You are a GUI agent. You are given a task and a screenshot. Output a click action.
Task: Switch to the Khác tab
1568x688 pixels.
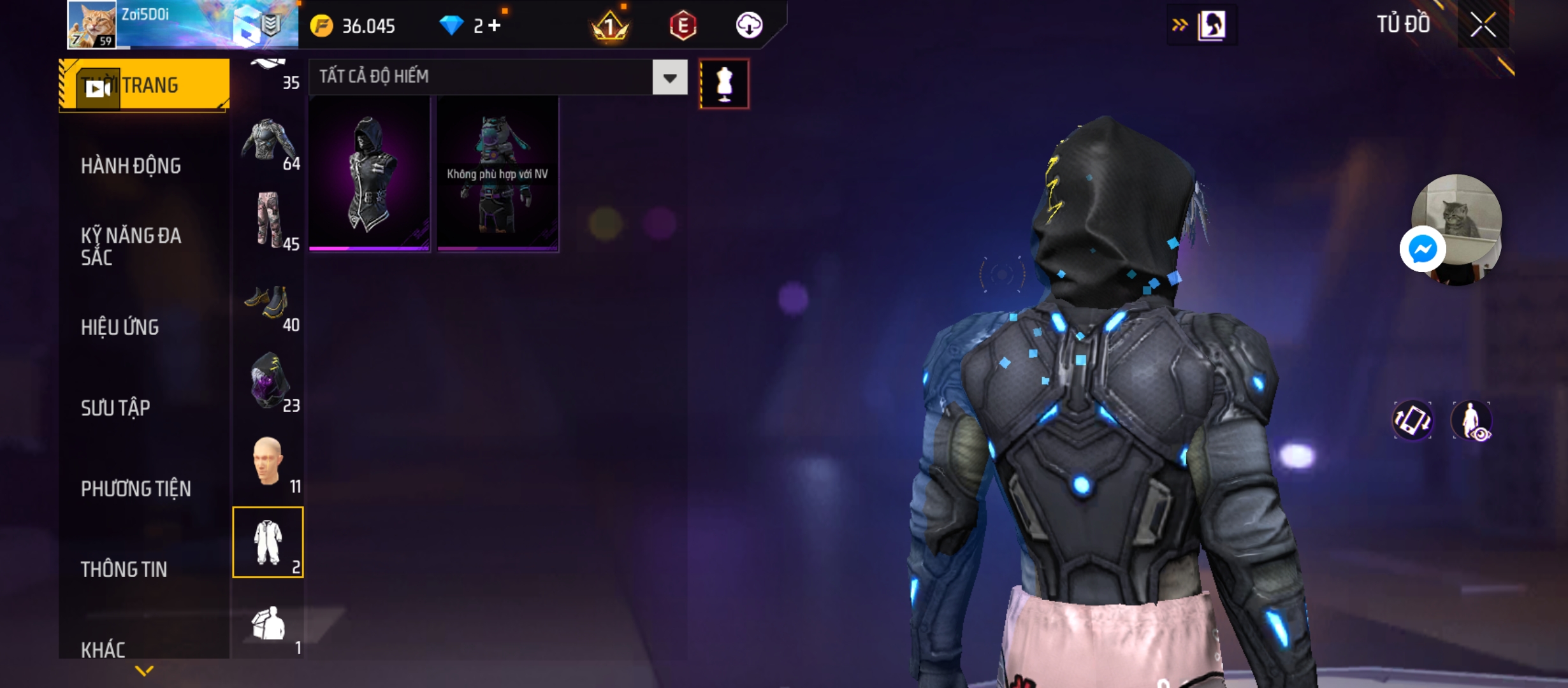click(x=103, y=649)
